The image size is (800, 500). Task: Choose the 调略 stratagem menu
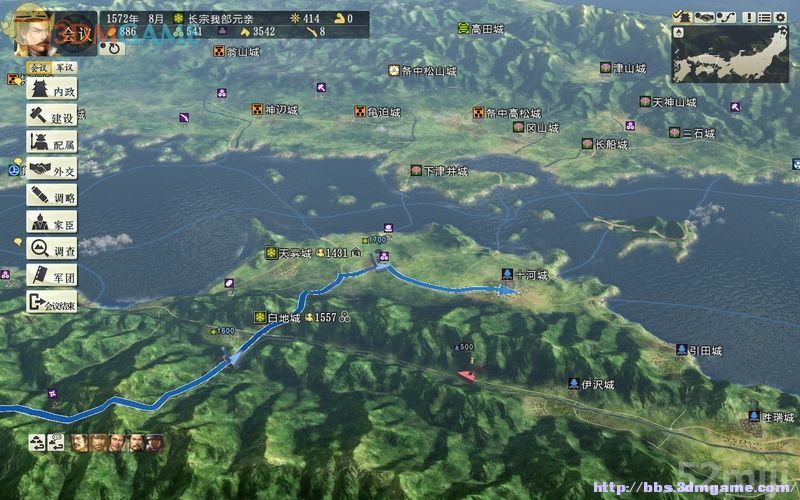click(x=52, y=196)
